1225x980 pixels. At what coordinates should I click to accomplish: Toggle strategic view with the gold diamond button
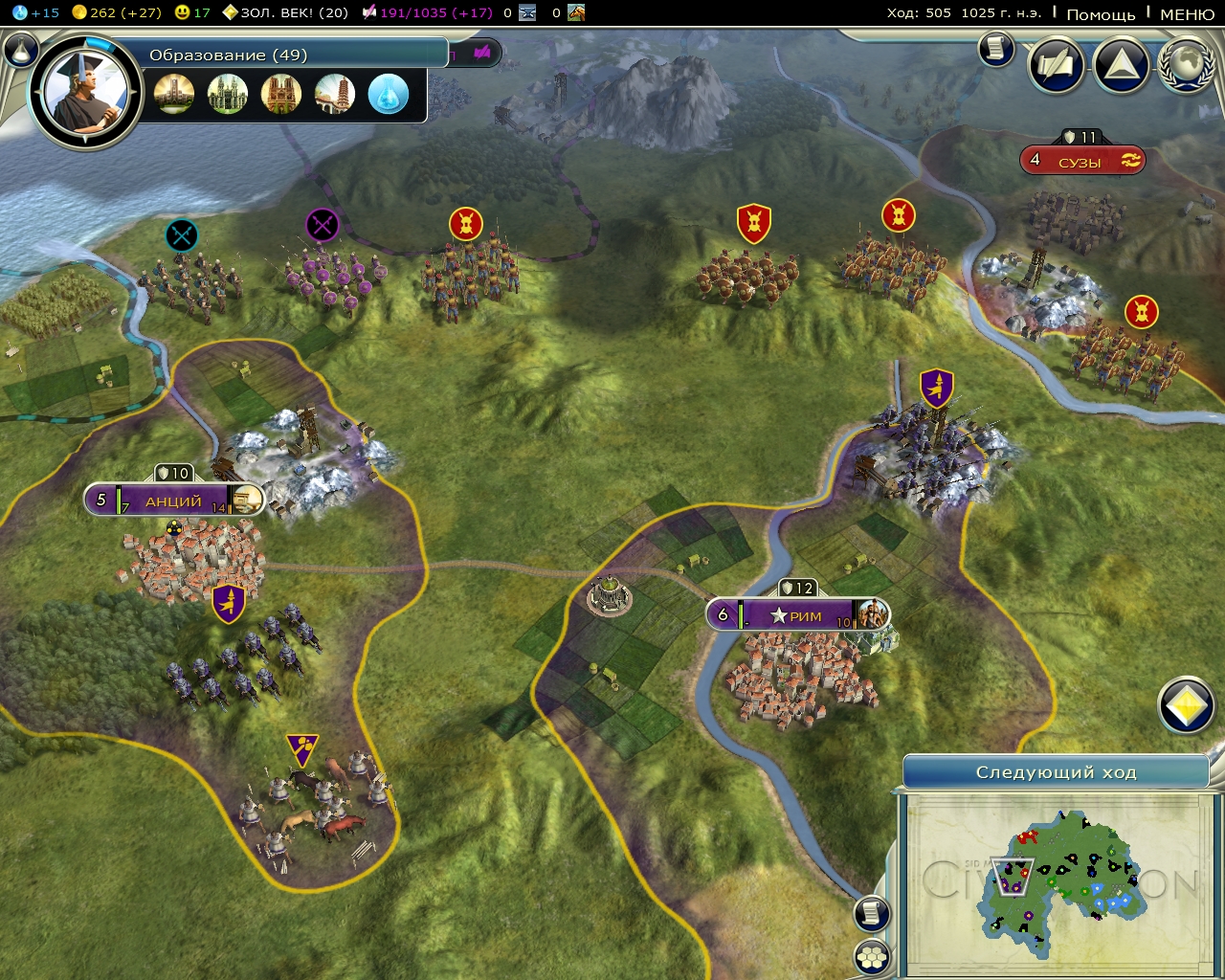(x=1187, y=704)
